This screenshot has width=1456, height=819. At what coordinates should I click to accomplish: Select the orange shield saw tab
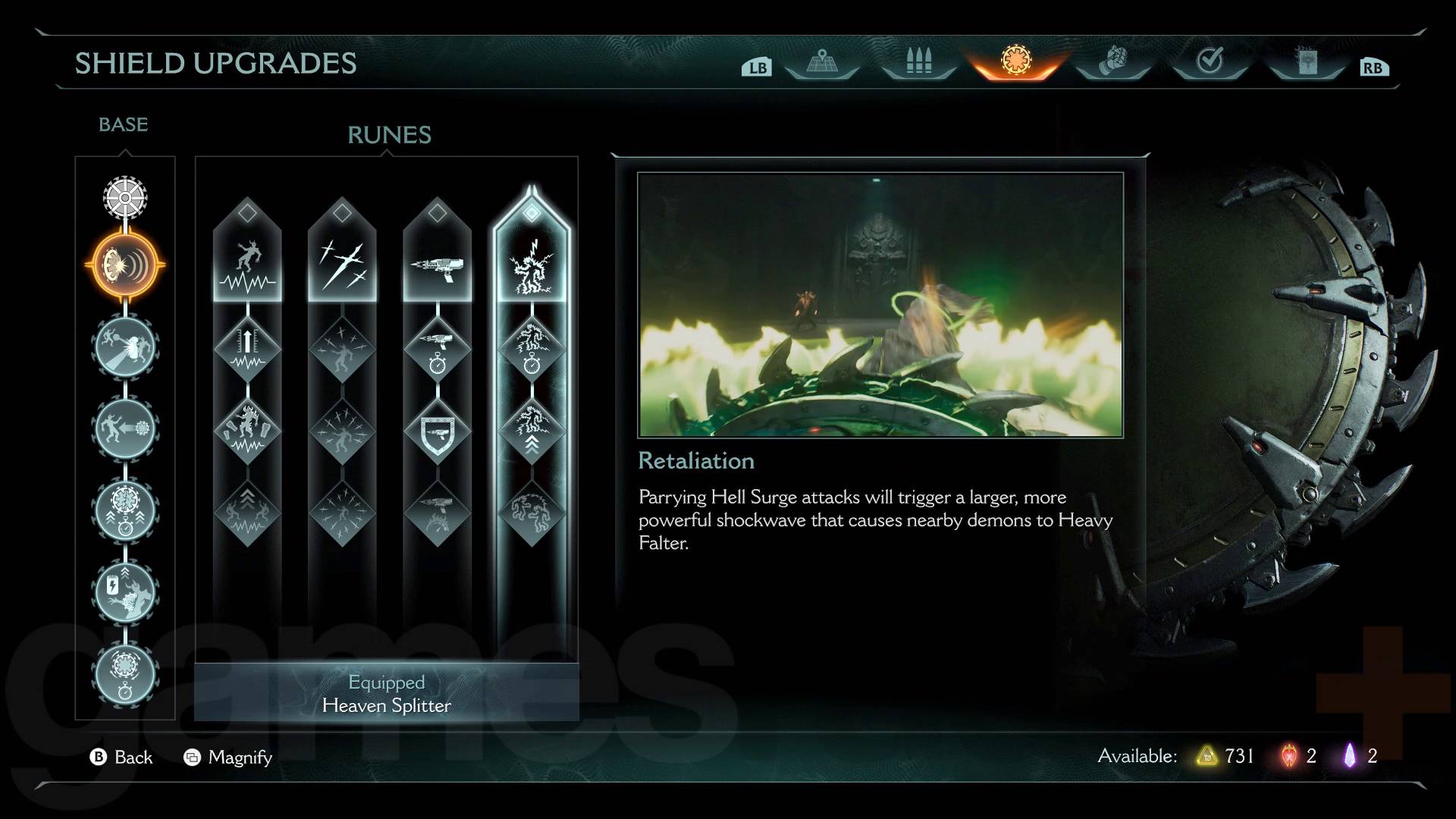tap(1016, 60)
